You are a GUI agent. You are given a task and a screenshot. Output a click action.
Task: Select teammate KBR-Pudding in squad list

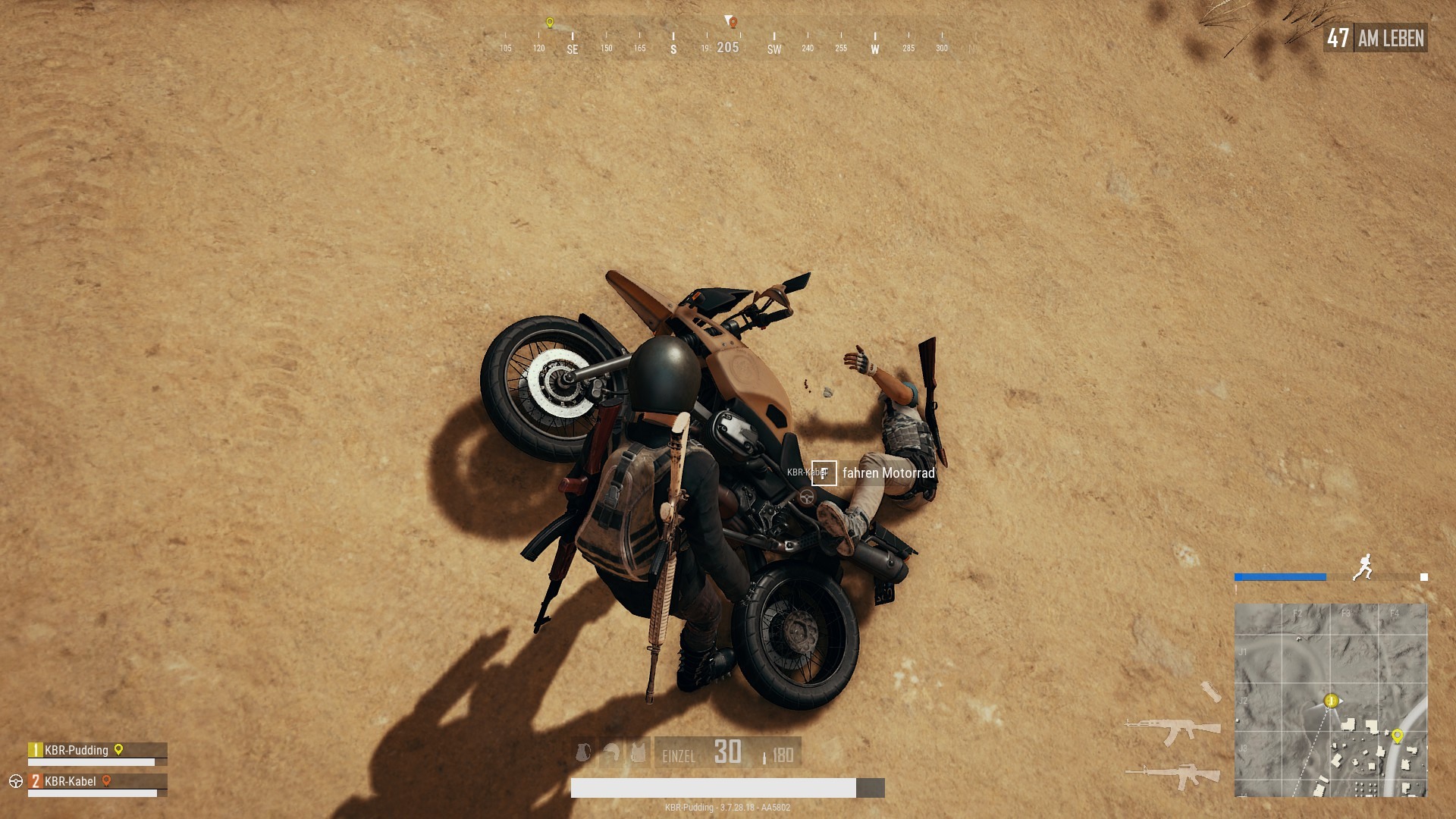coord(77,751)
